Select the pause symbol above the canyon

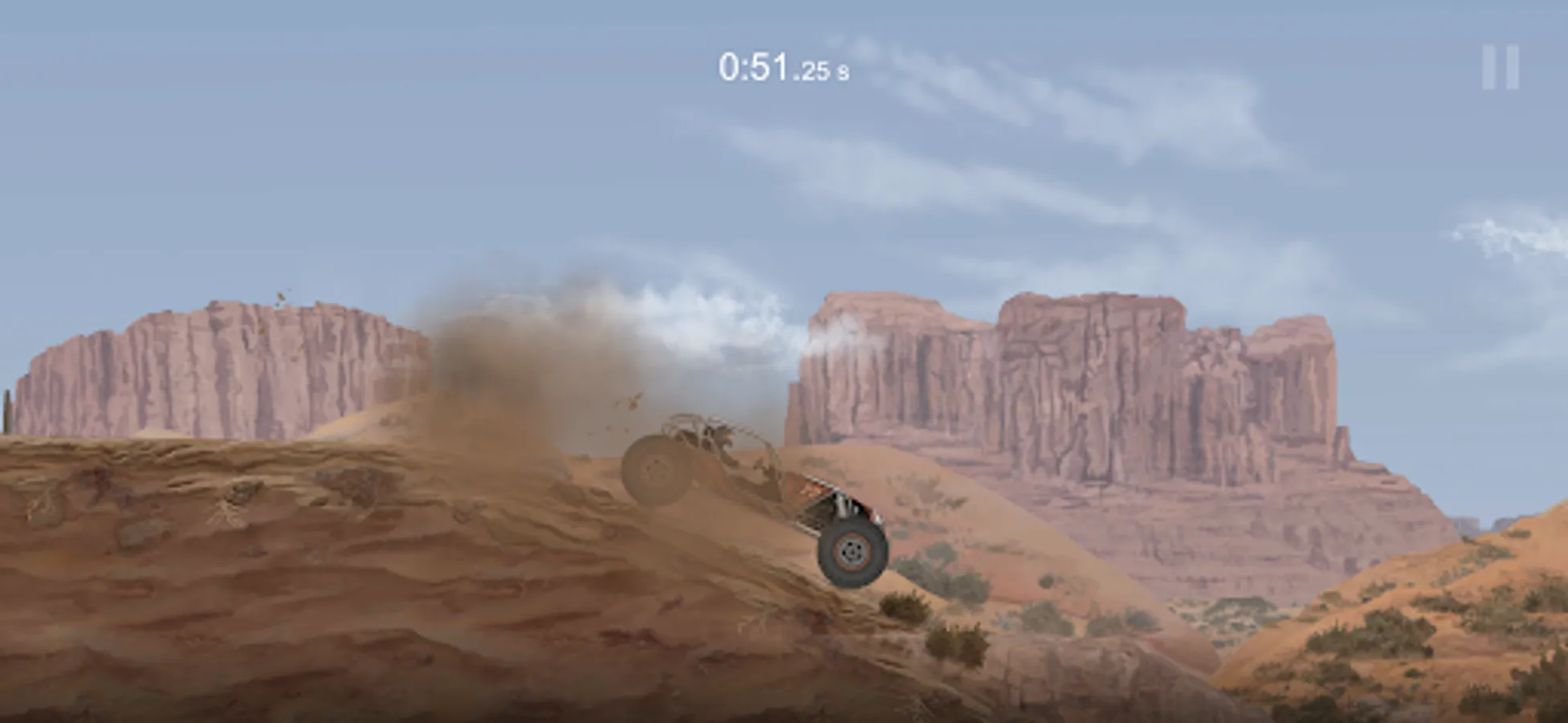point(1499,68)
